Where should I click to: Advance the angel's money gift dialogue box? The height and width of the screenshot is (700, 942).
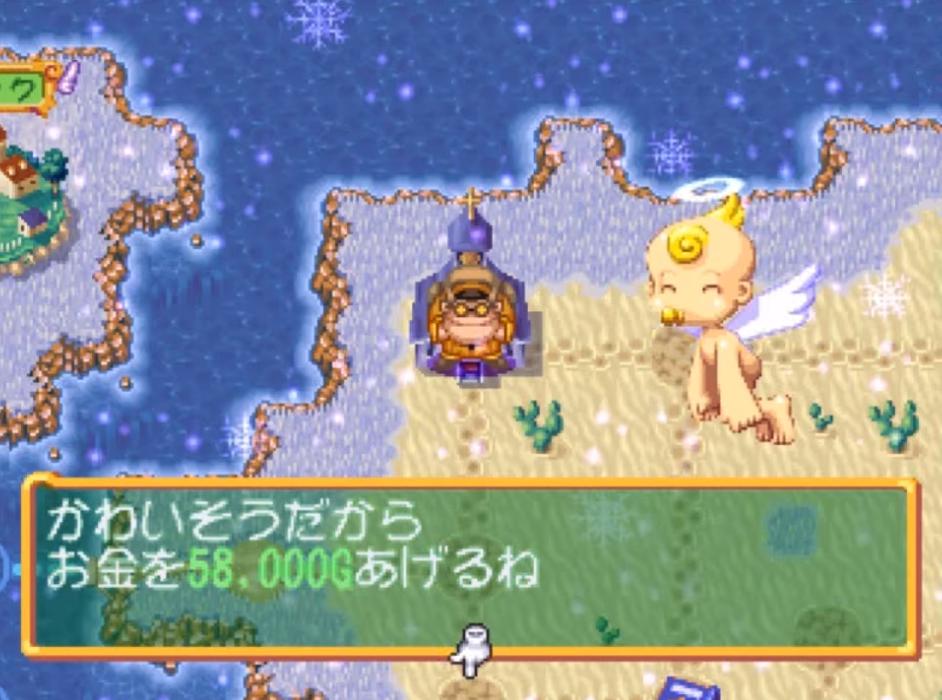[468, 565]
